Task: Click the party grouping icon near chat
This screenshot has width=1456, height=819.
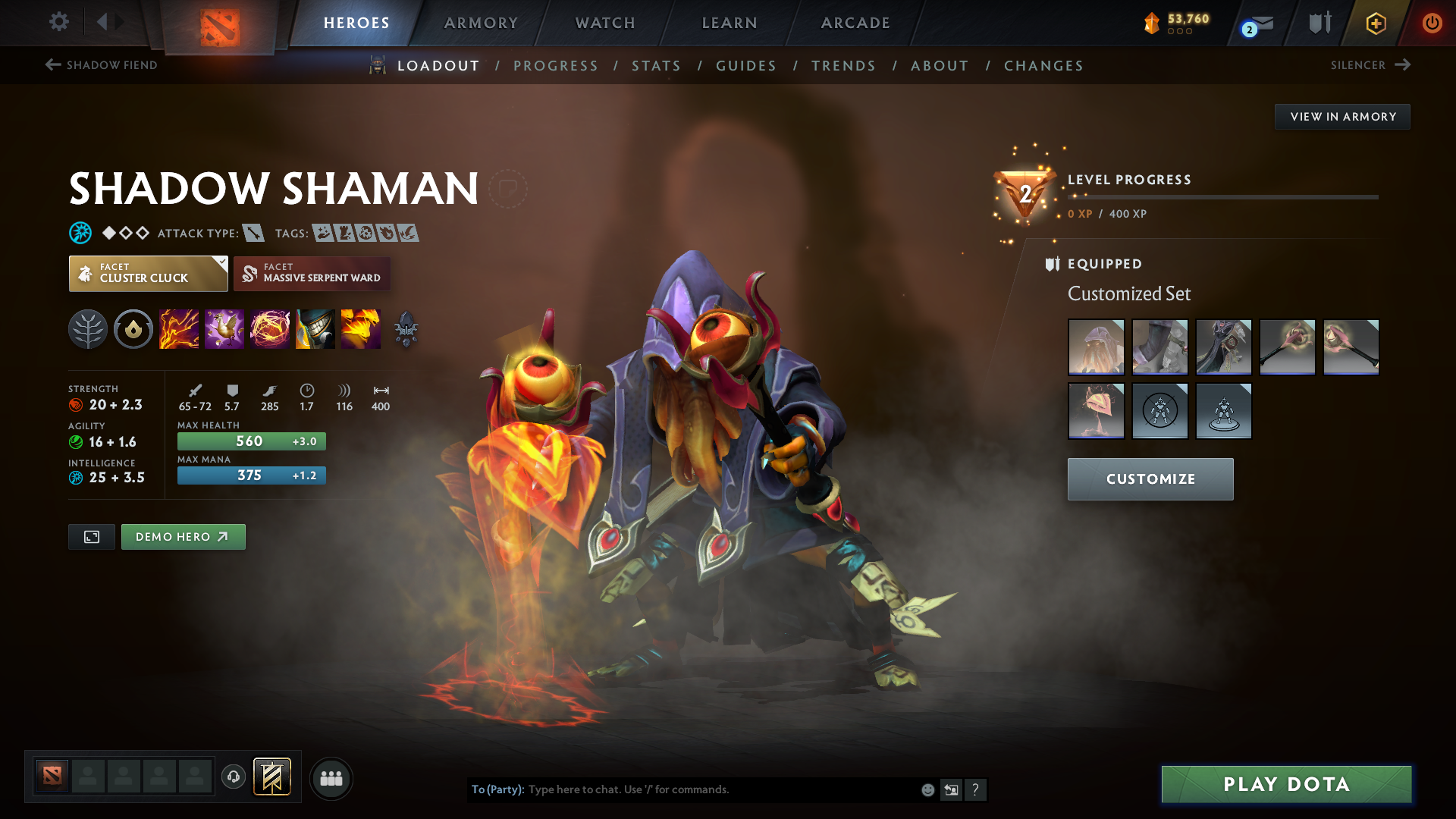Action: coord(331,778)
